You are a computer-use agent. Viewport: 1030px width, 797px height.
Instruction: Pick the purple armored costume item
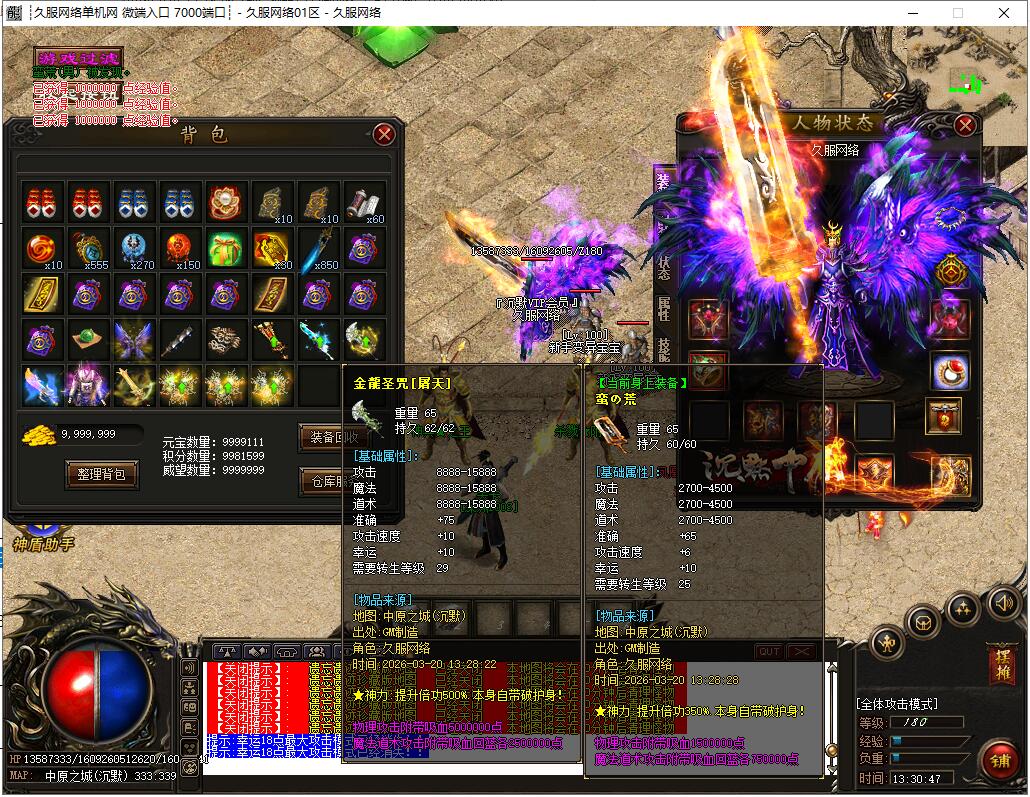coord(87,386)
